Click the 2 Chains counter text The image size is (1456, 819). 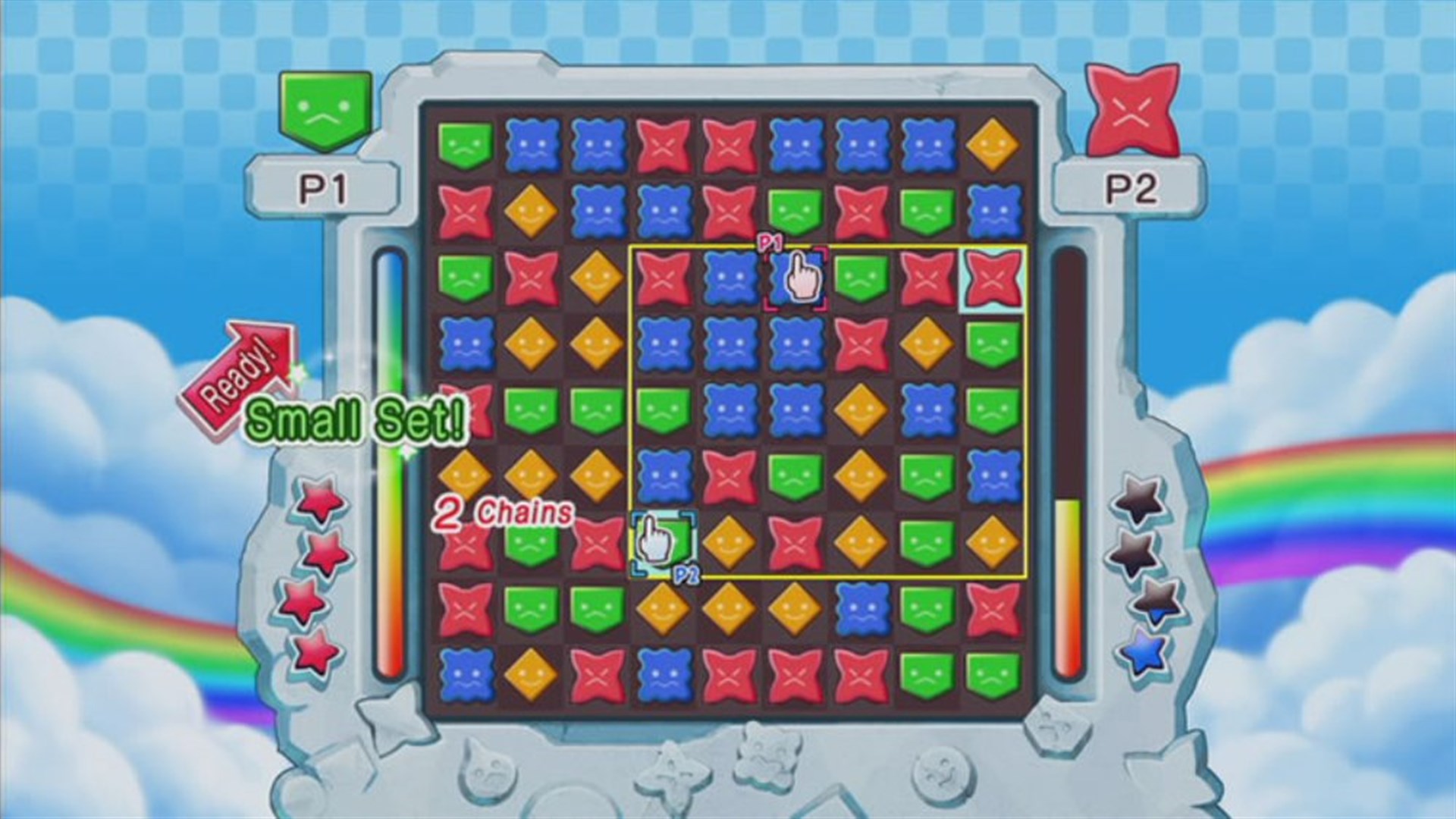click(x=502, y=513)
